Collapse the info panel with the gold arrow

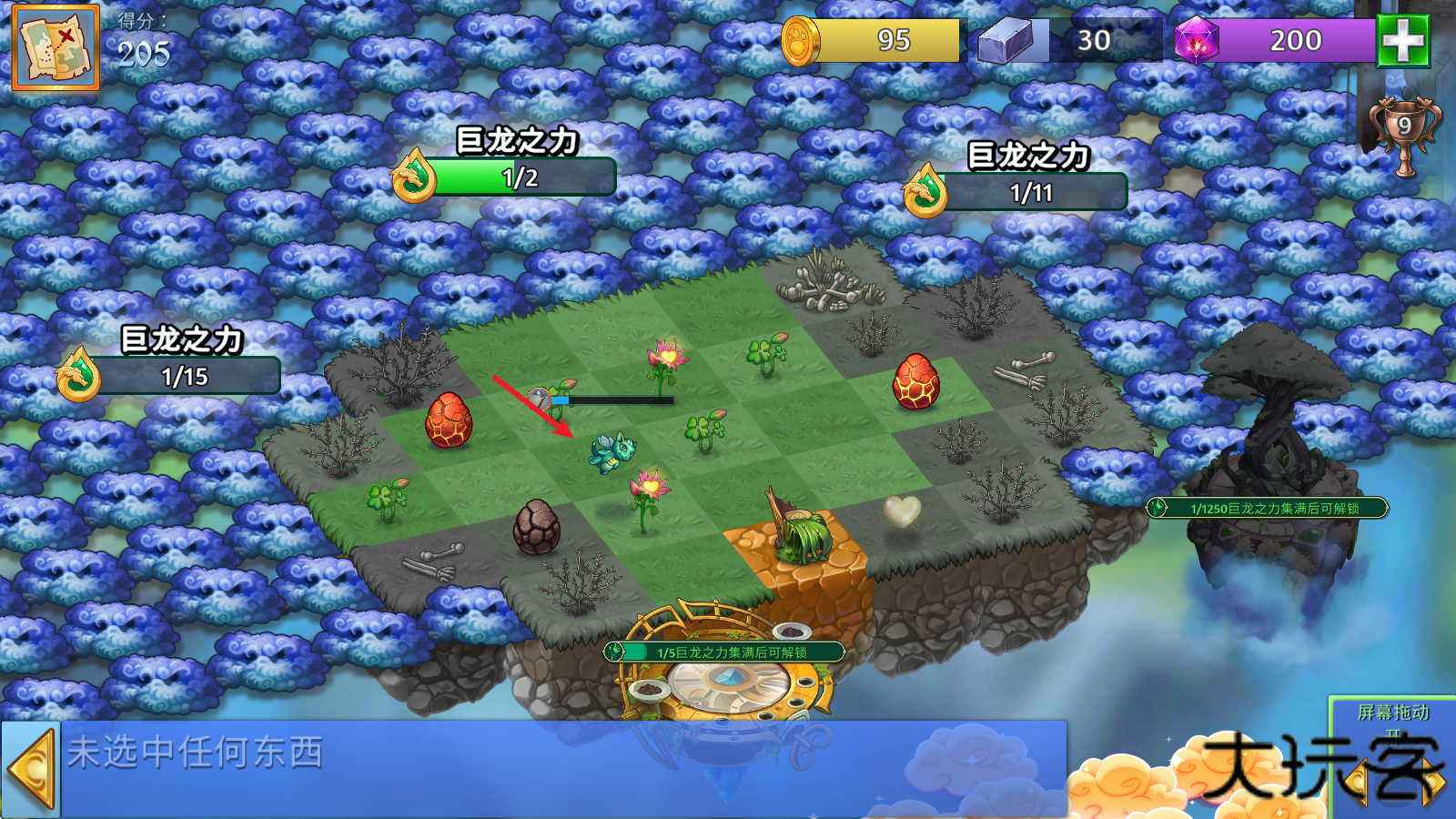[x=32, y=769]
